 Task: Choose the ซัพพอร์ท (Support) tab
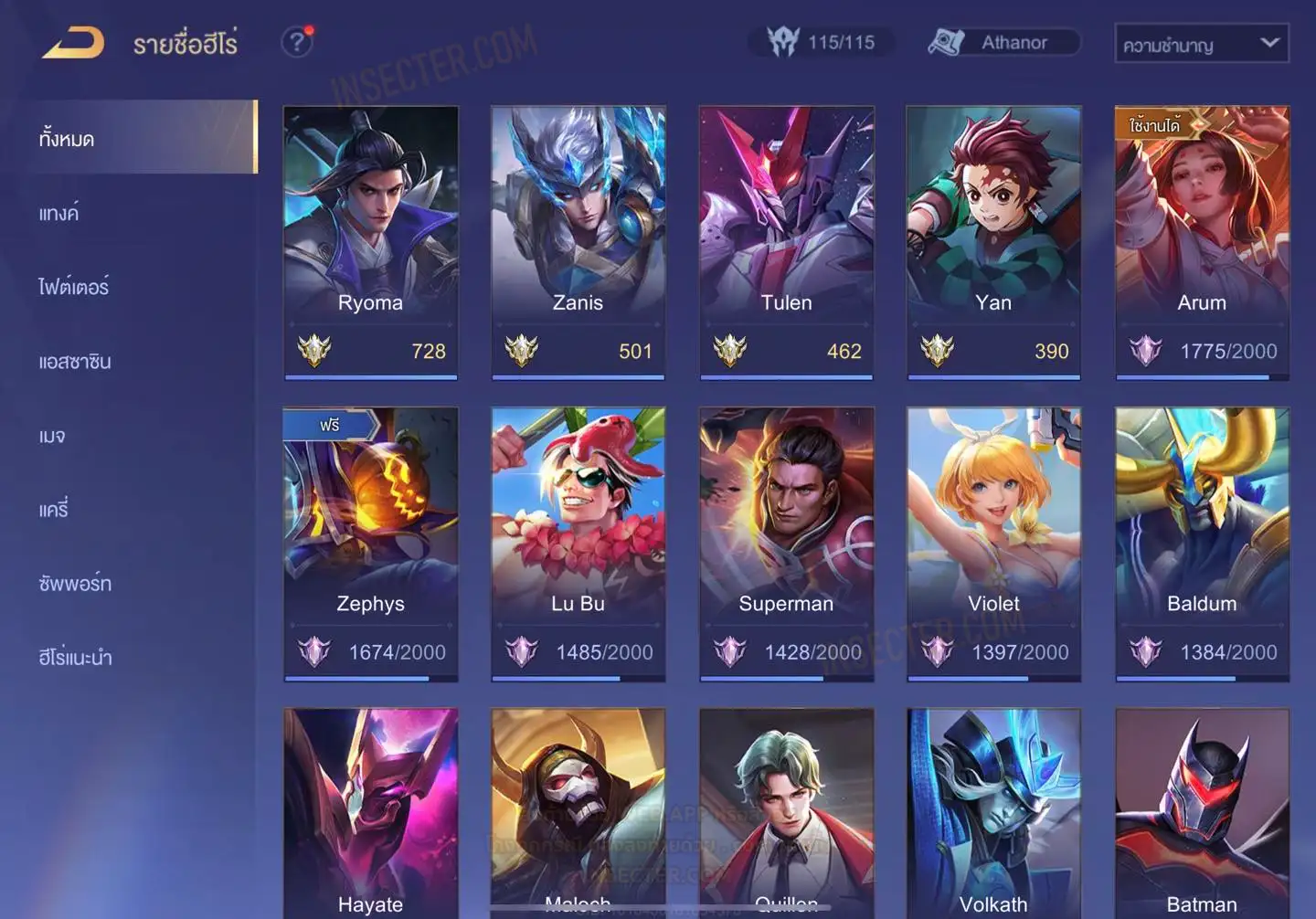coord(75,584)
